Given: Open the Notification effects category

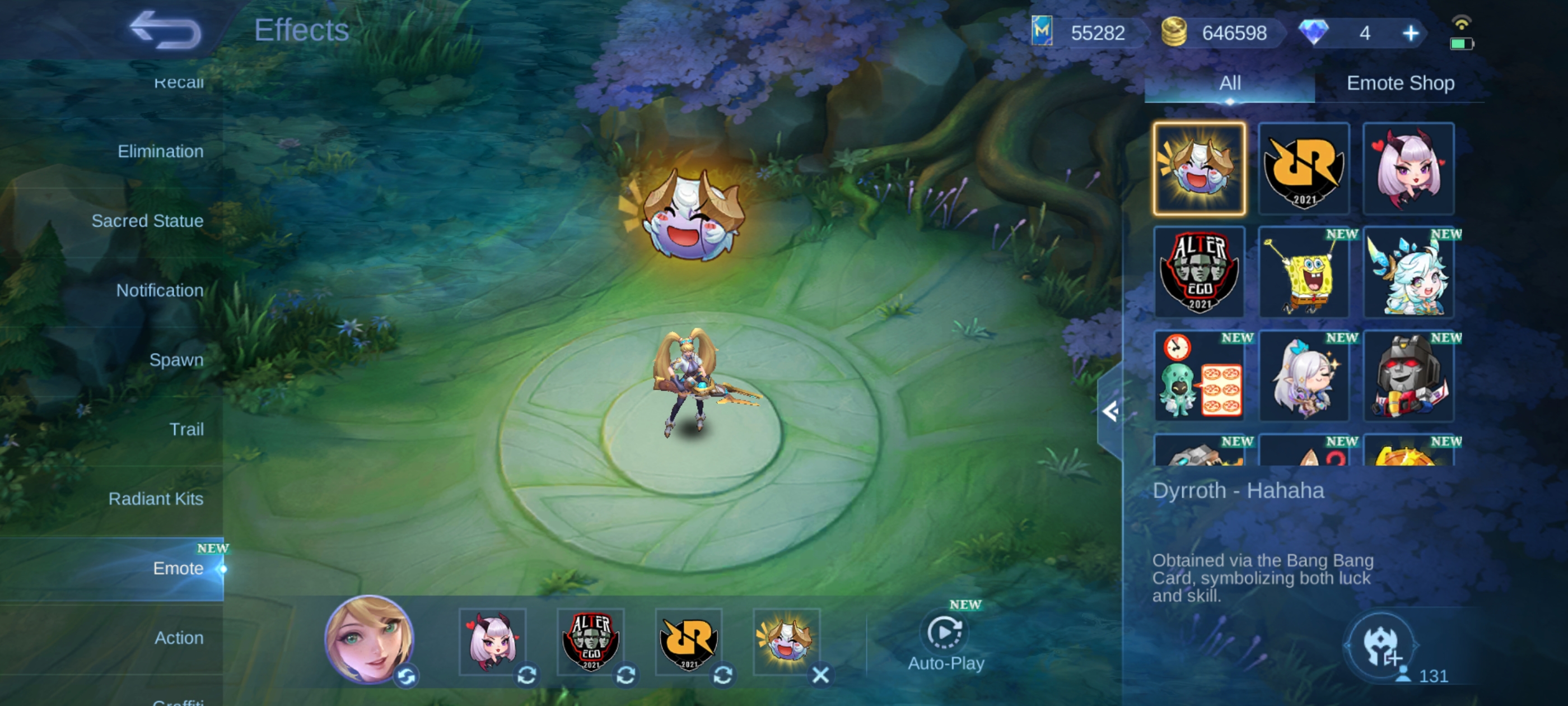Looking at the screenshot, I should (x=160, y=290).
